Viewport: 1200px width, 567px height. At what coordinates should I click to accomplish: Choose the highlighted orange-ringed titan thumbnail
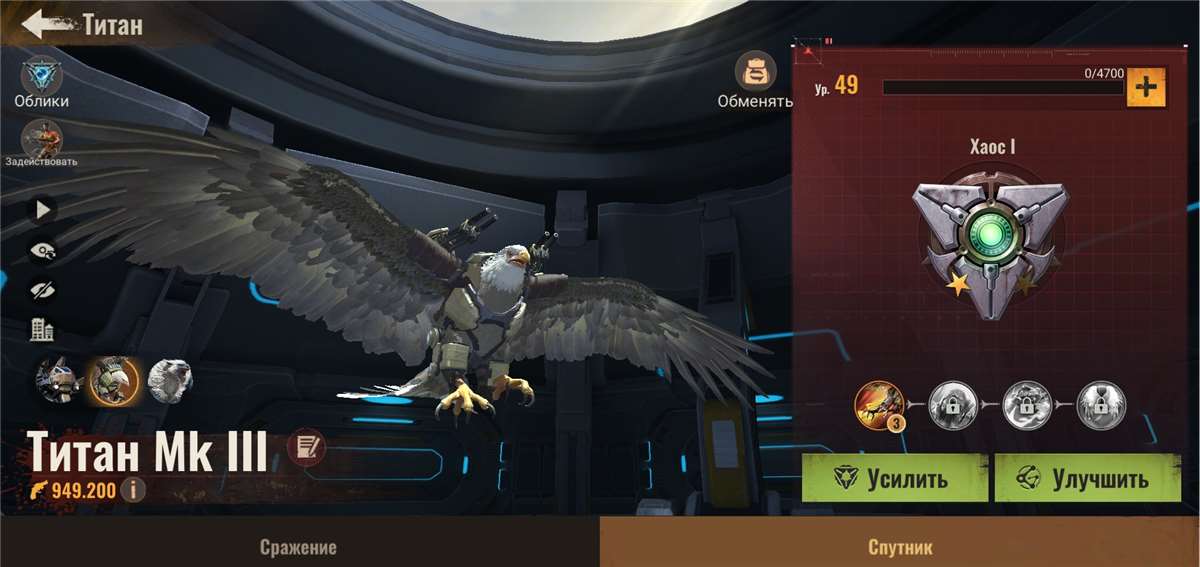[x=110, y=381]
